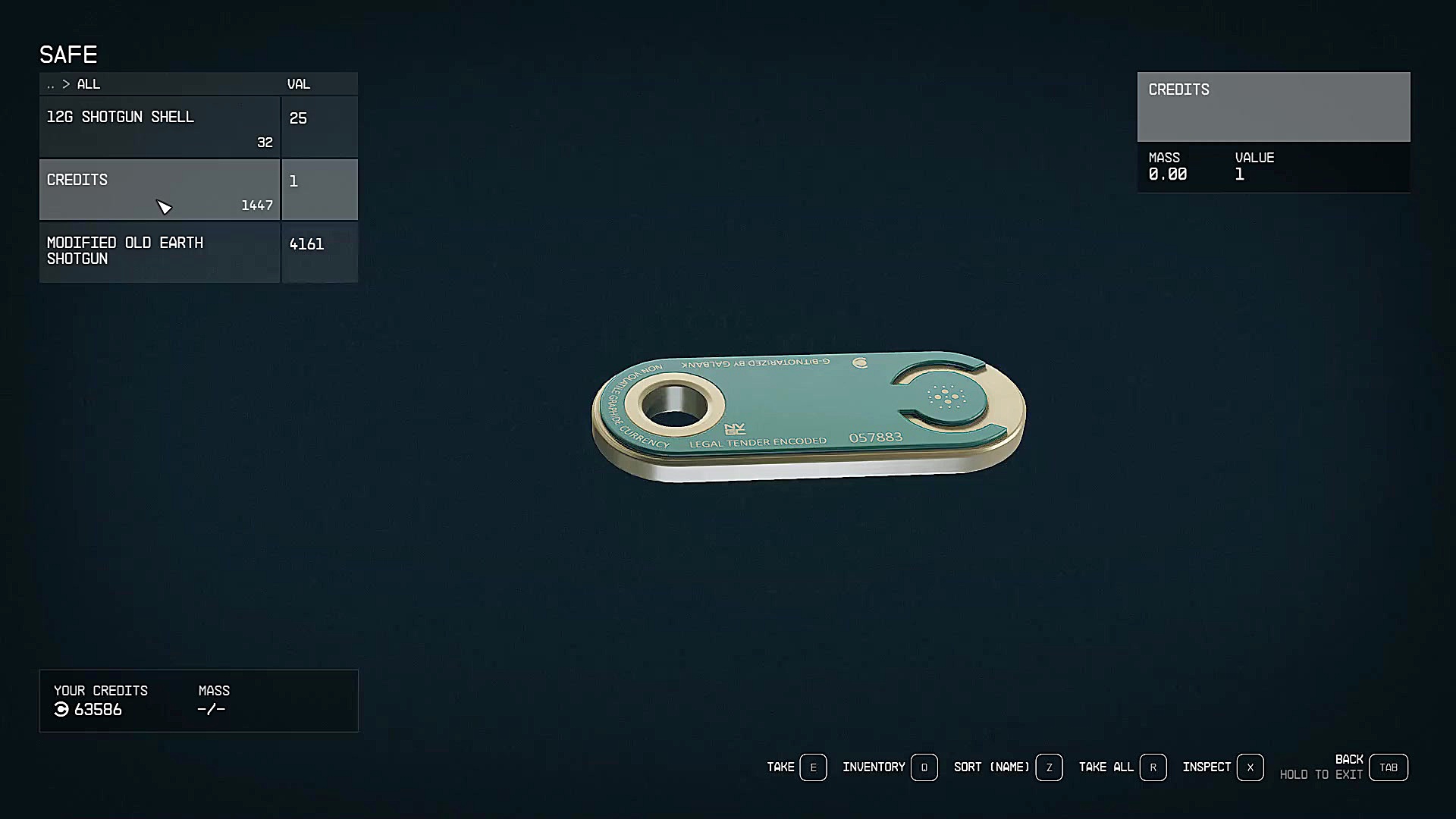Exit the safe with the Back button
Image resolution: width=1456 pixels, height=819 pixels.
click(x=1388, y=767)
